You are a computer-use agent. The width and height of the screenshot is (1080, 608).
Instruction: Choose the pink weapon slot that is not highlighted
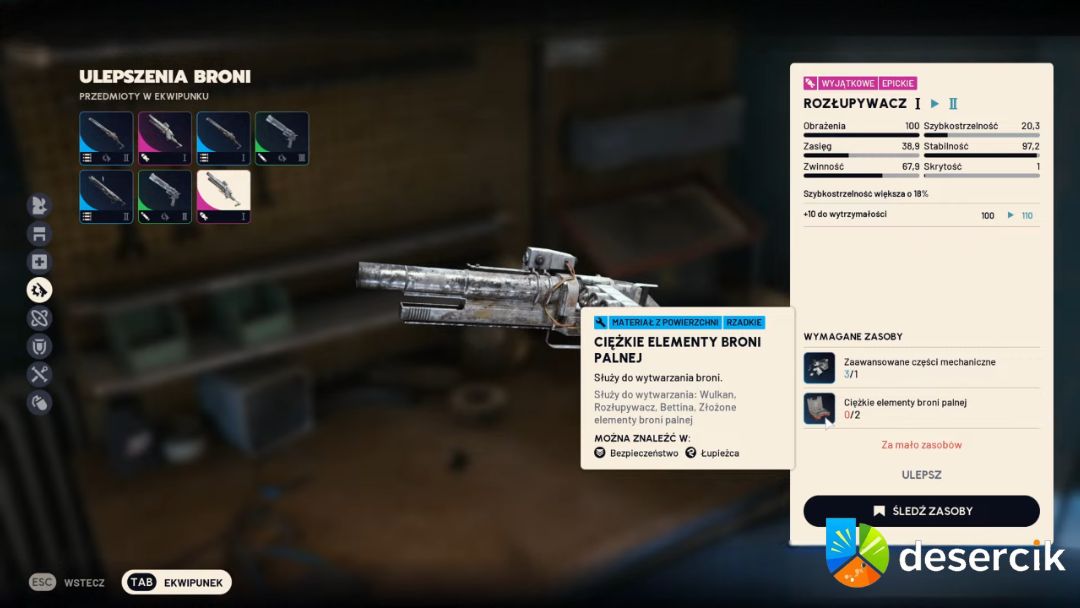coord(165,138)
